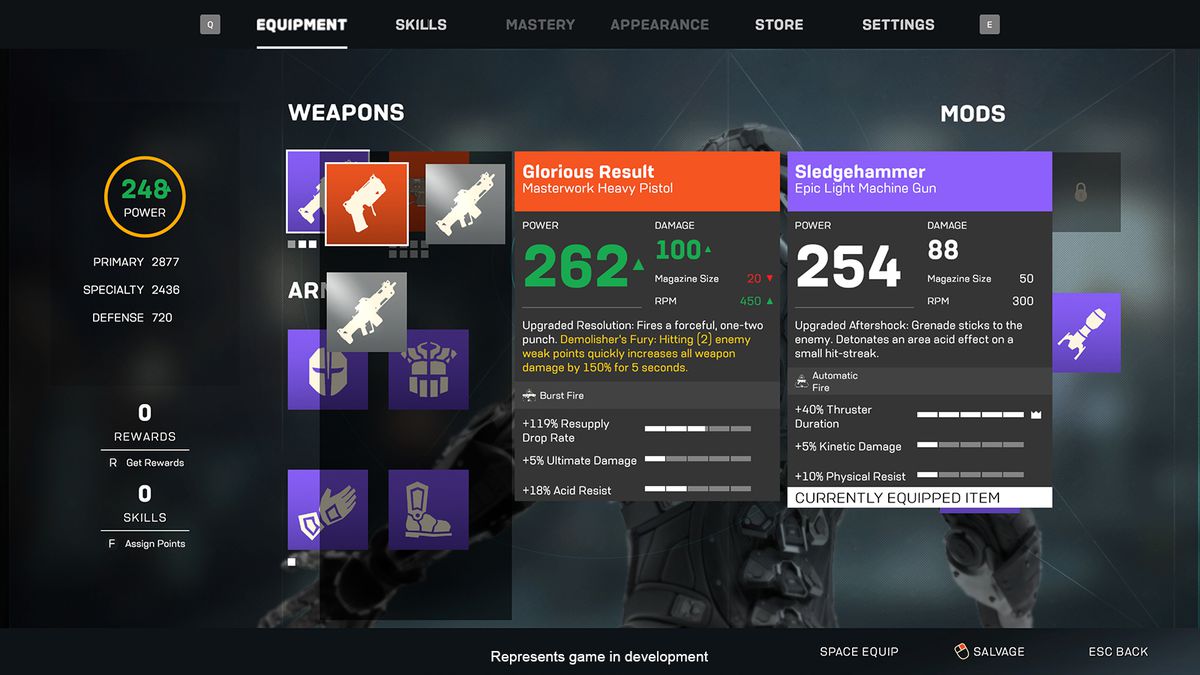
Task: Select the chest armor slot
Action: [428, 369]
